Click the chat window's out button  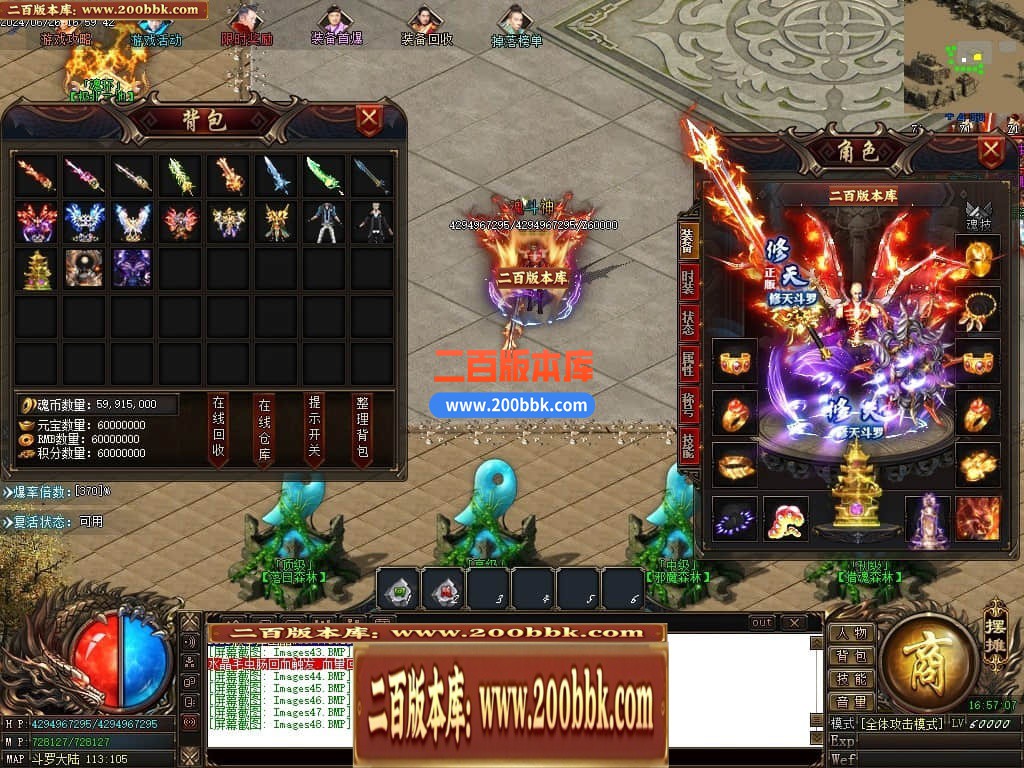click(762, 623)
